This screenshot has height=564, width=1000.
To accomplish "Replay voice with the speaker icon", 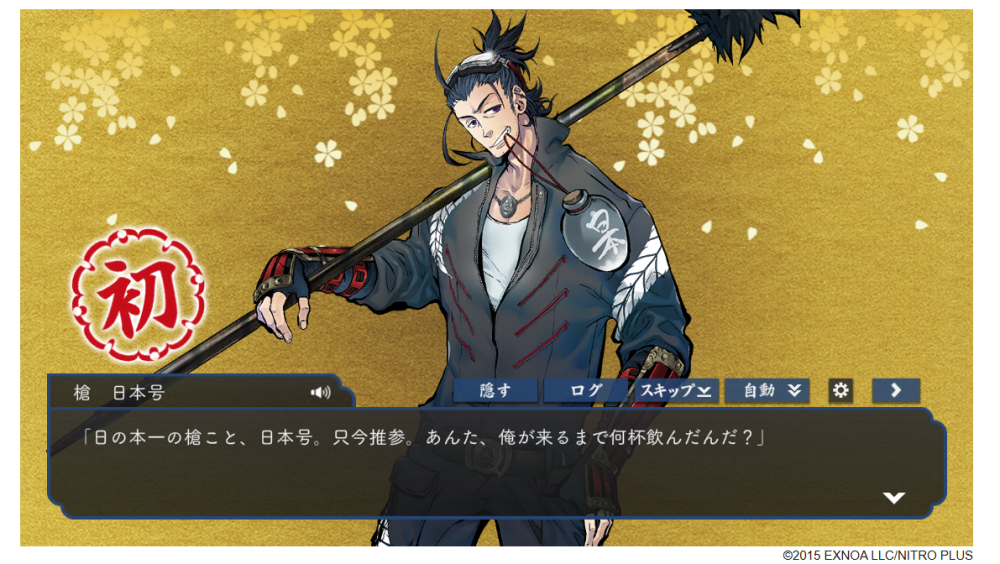I will coord(320,392).
